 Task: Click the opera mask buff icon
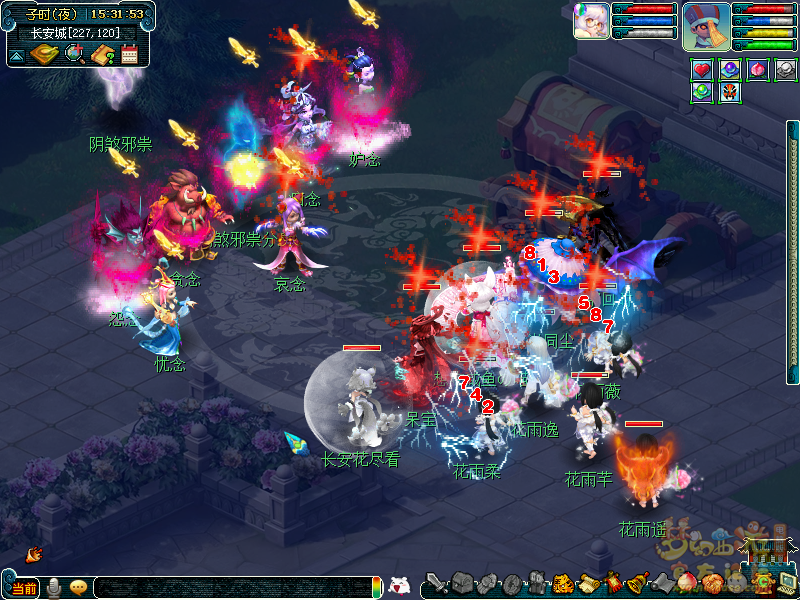[x=730, y=92]
